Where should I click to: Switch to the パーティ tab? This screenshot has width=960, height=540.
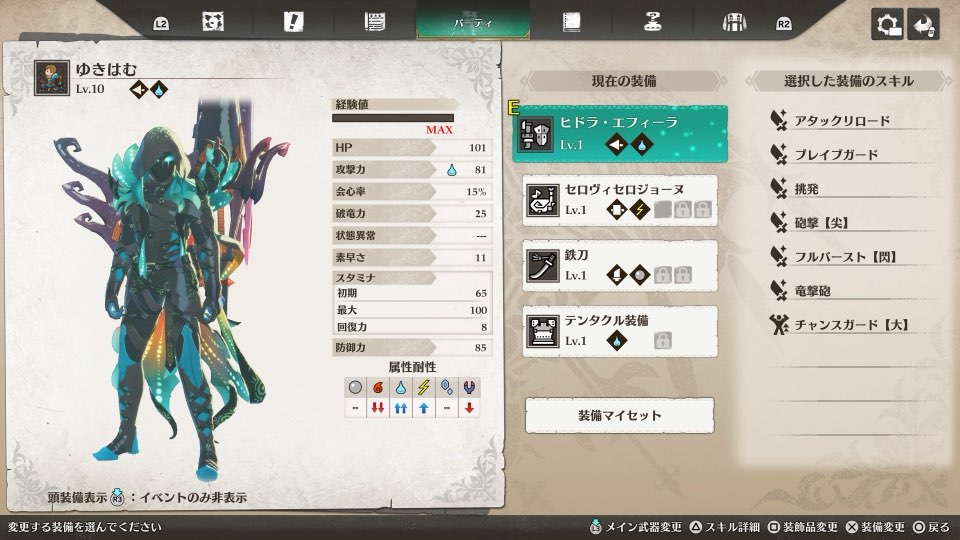pyautogui.click(x=473, y=22)
